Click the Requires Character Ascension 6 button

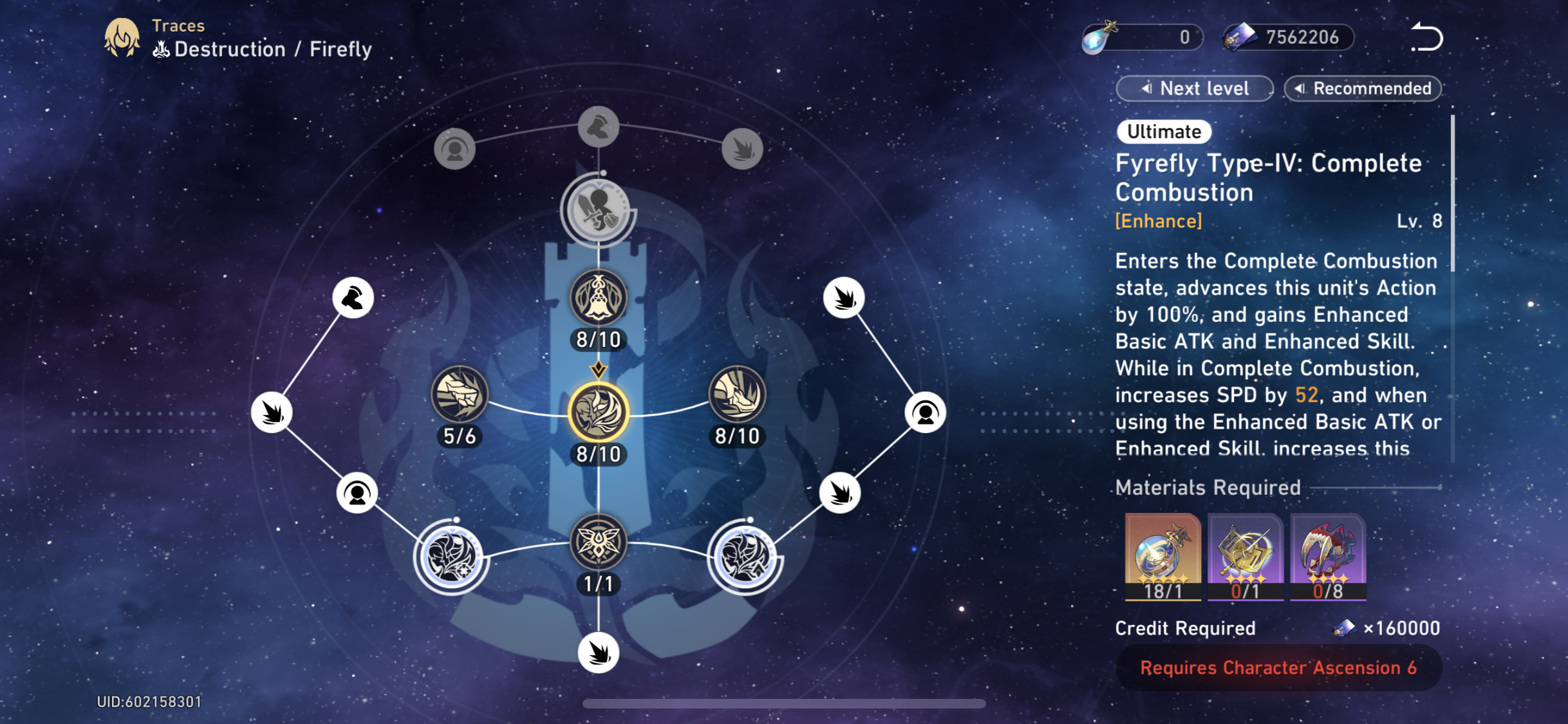click(x=1278, y=668)
